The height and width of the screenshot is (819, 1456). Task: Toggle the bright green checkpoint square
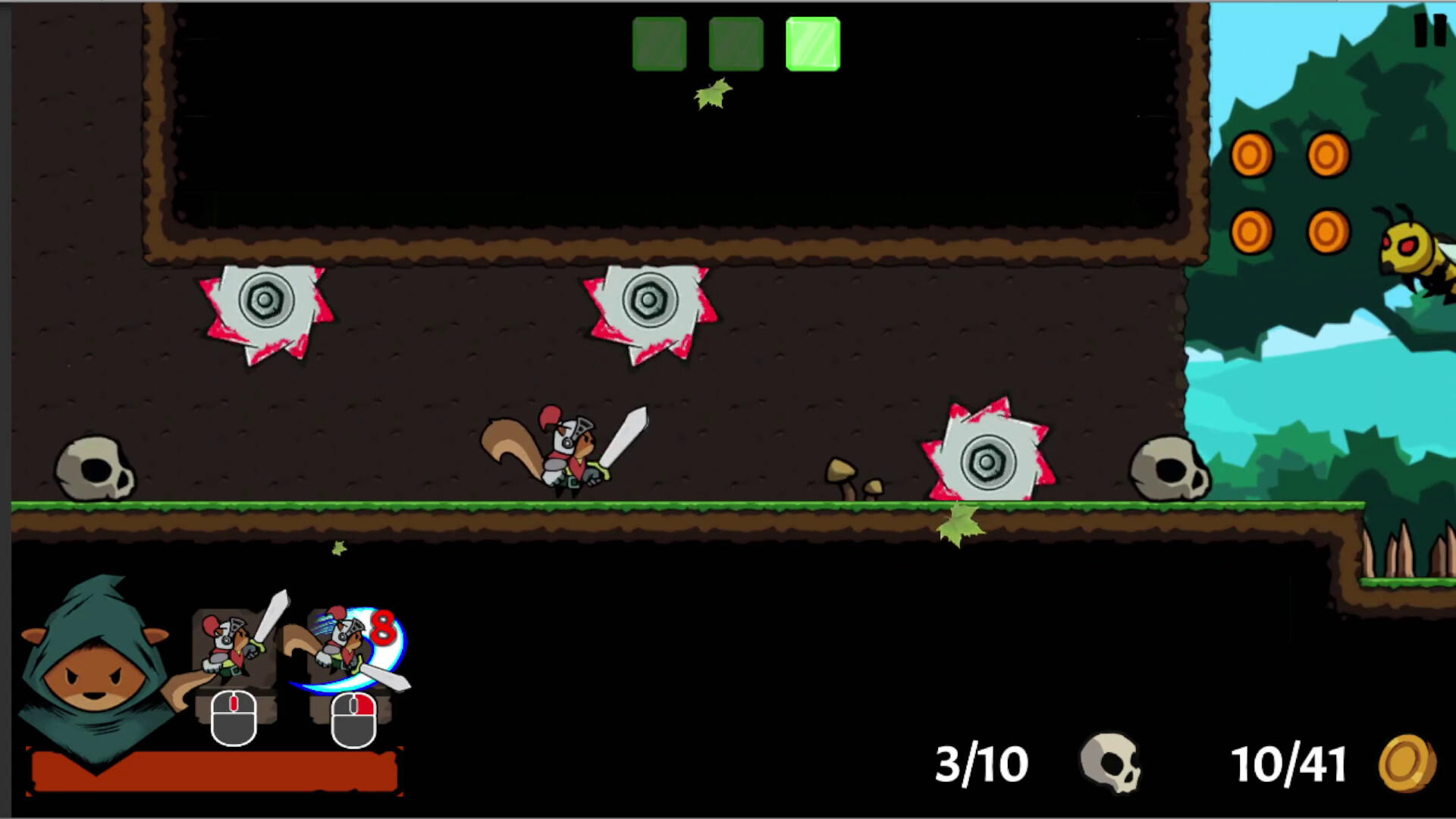813,43
